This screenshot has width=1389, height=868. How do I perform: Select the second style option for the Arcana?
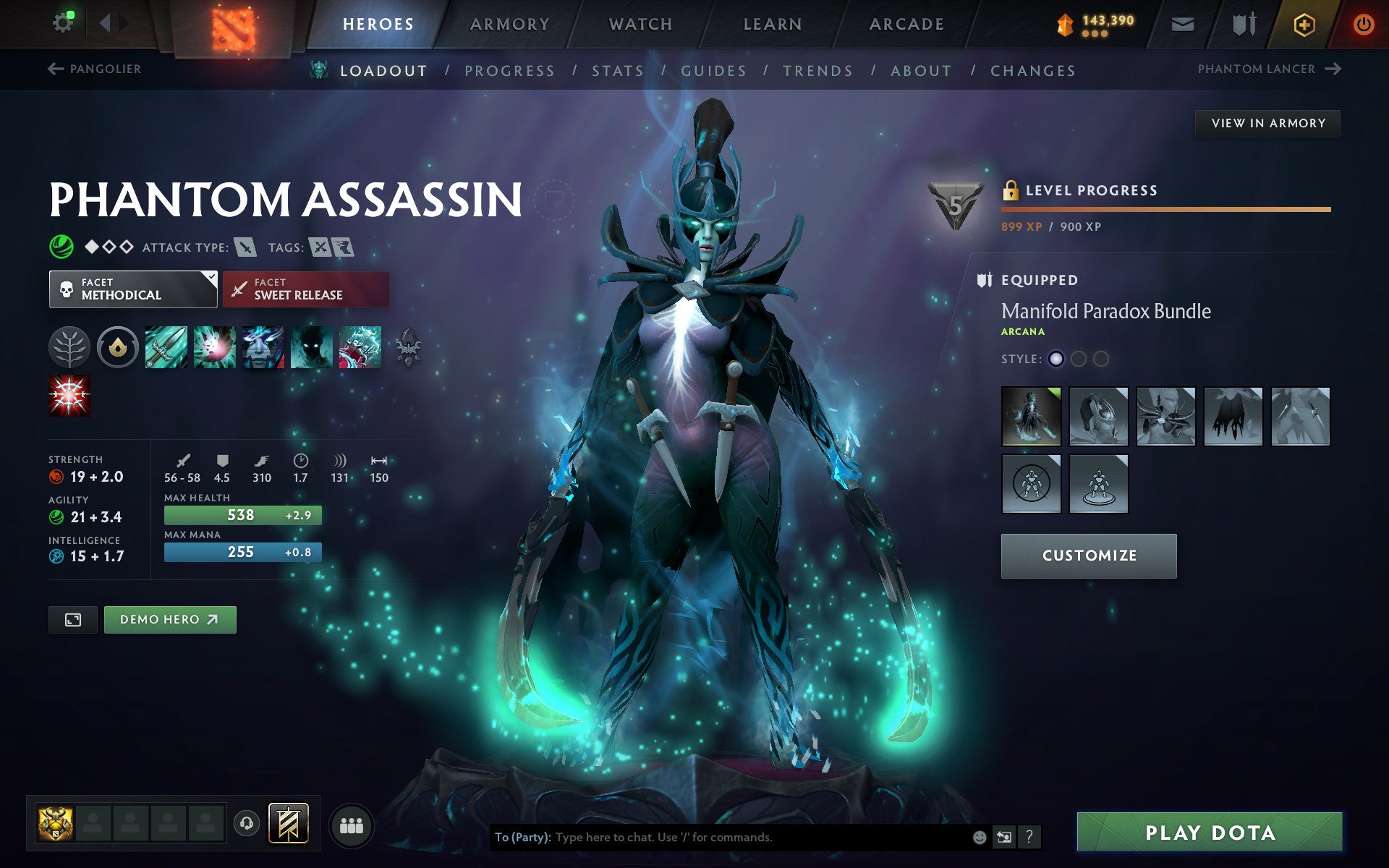pos(1079,358)
